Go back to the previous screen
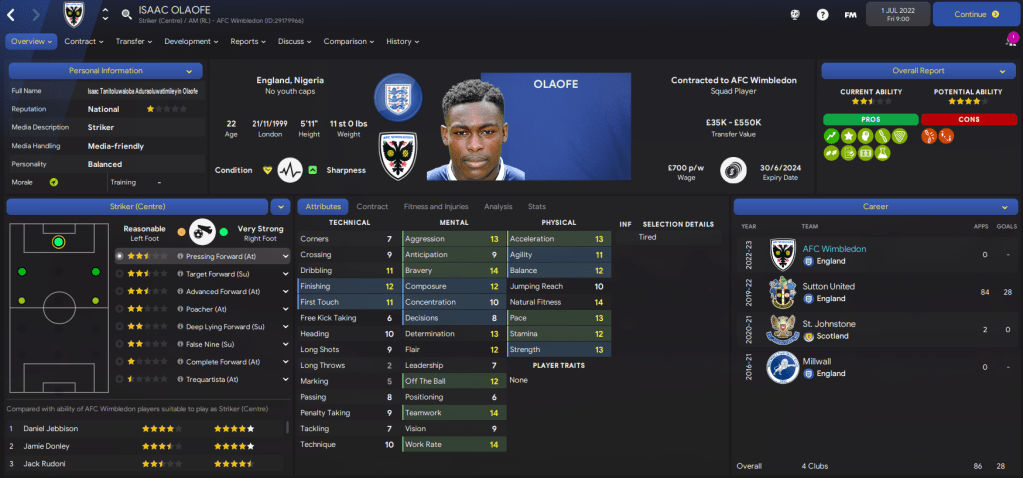Screen dimensions: 1023x478 coord(12,15)
